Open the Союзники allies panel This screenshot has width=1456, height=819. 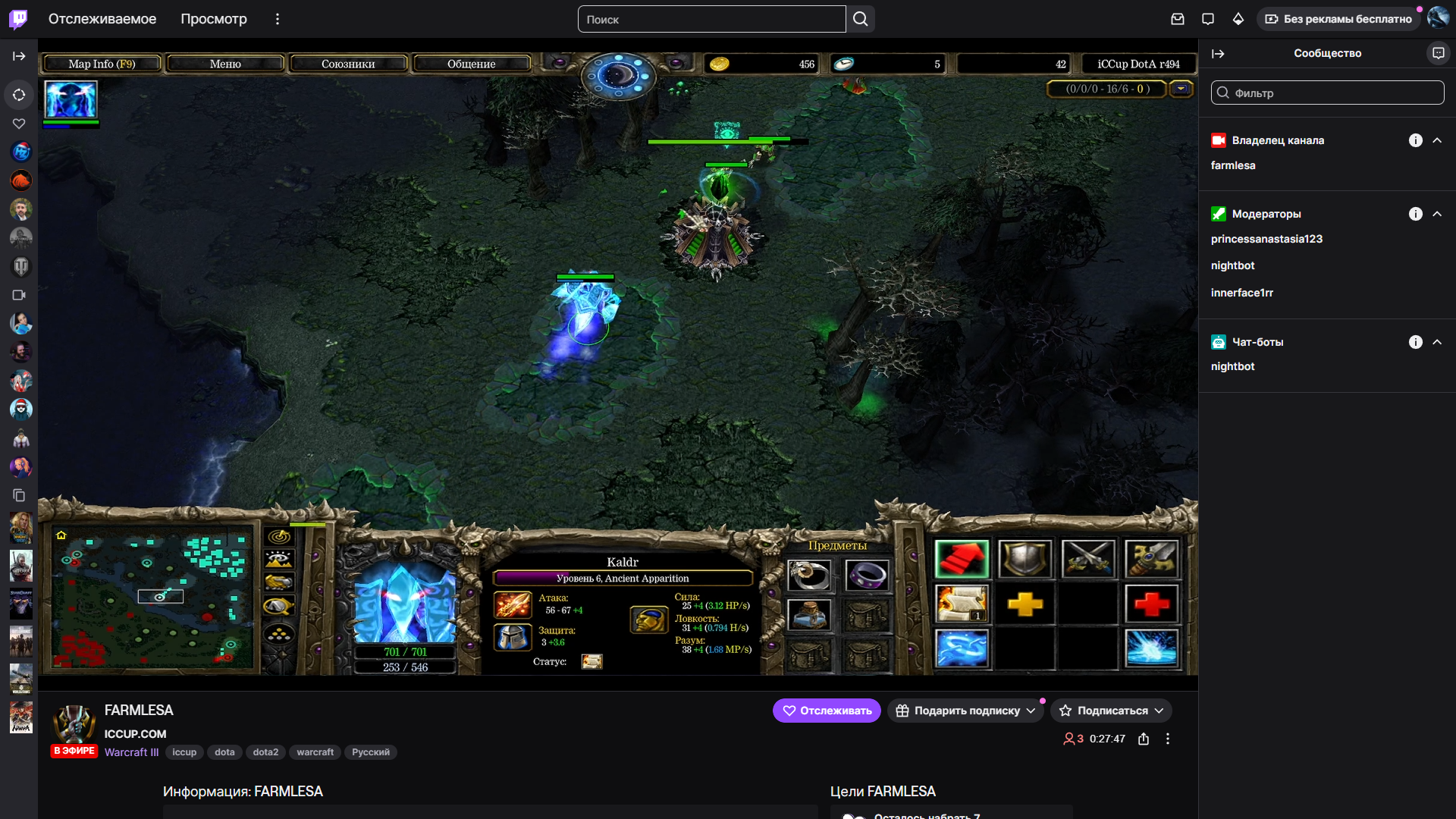[x=348, y=64]
